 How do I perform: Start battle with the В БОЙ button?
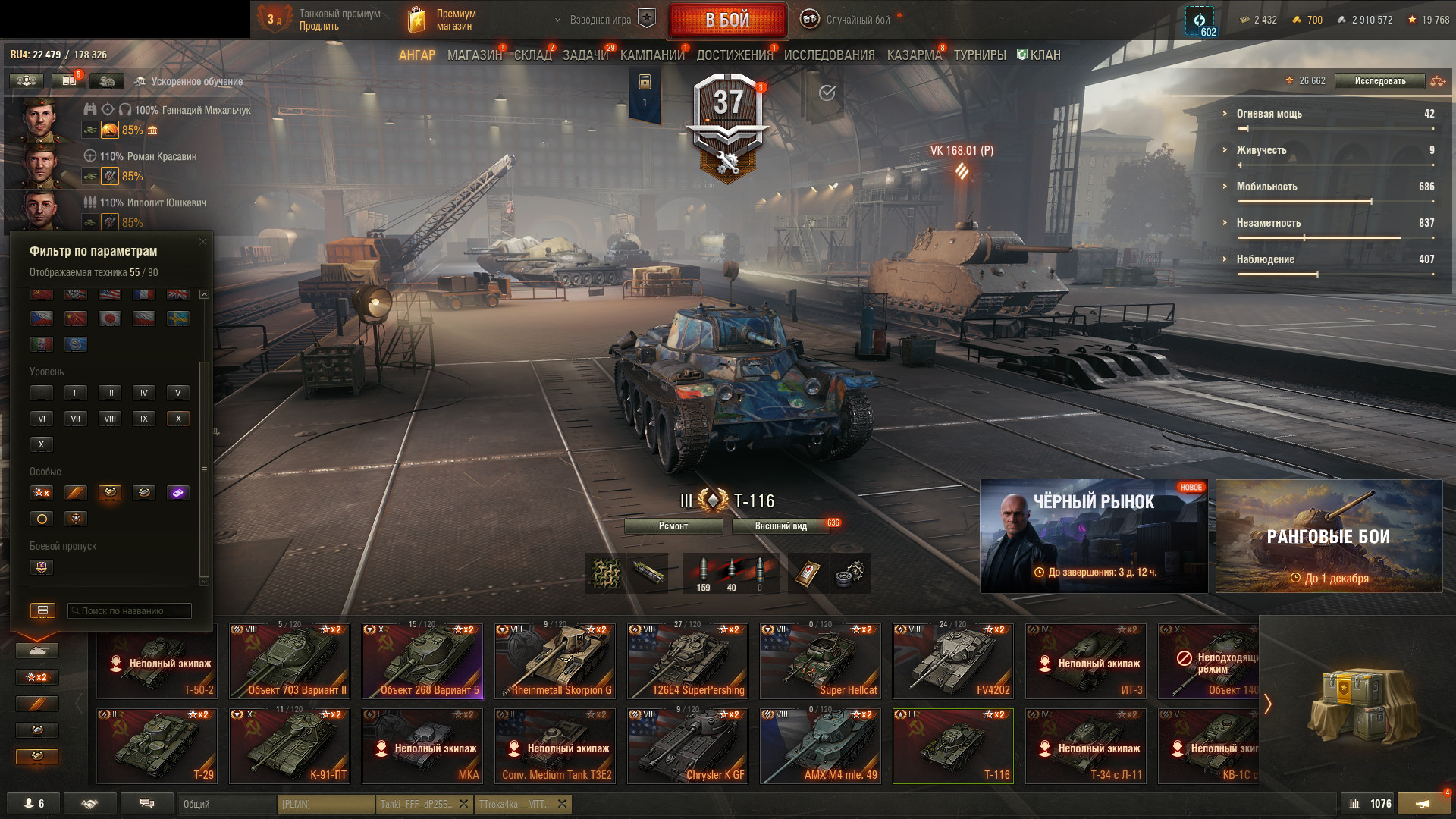727,20
